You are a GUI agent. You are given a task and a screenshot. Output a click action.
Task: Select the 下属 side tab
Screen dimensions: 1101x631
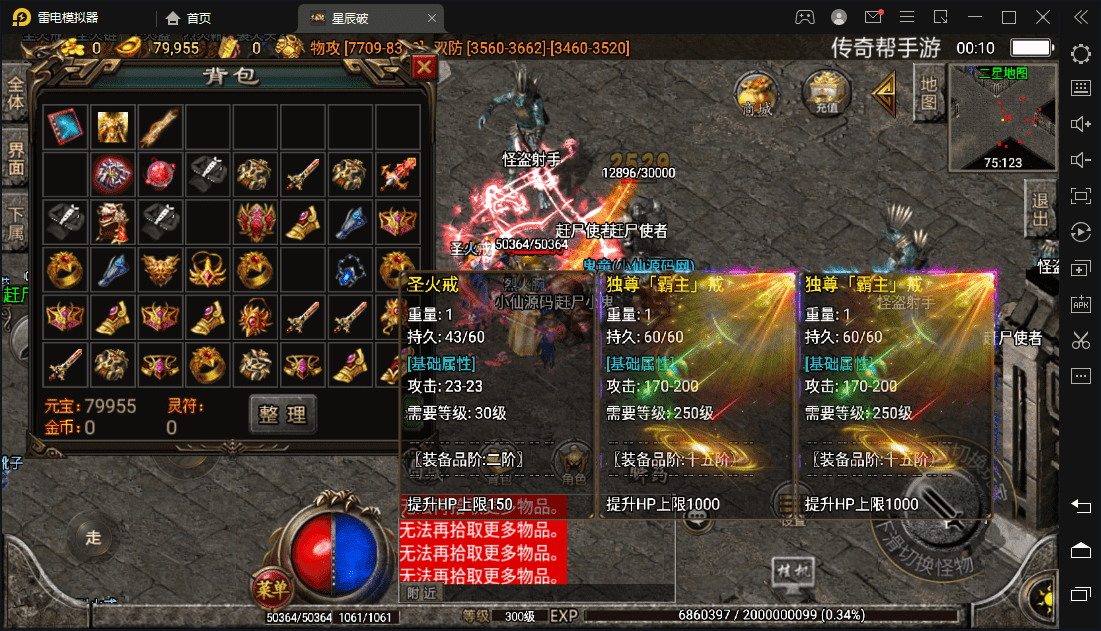click(14, 222)
